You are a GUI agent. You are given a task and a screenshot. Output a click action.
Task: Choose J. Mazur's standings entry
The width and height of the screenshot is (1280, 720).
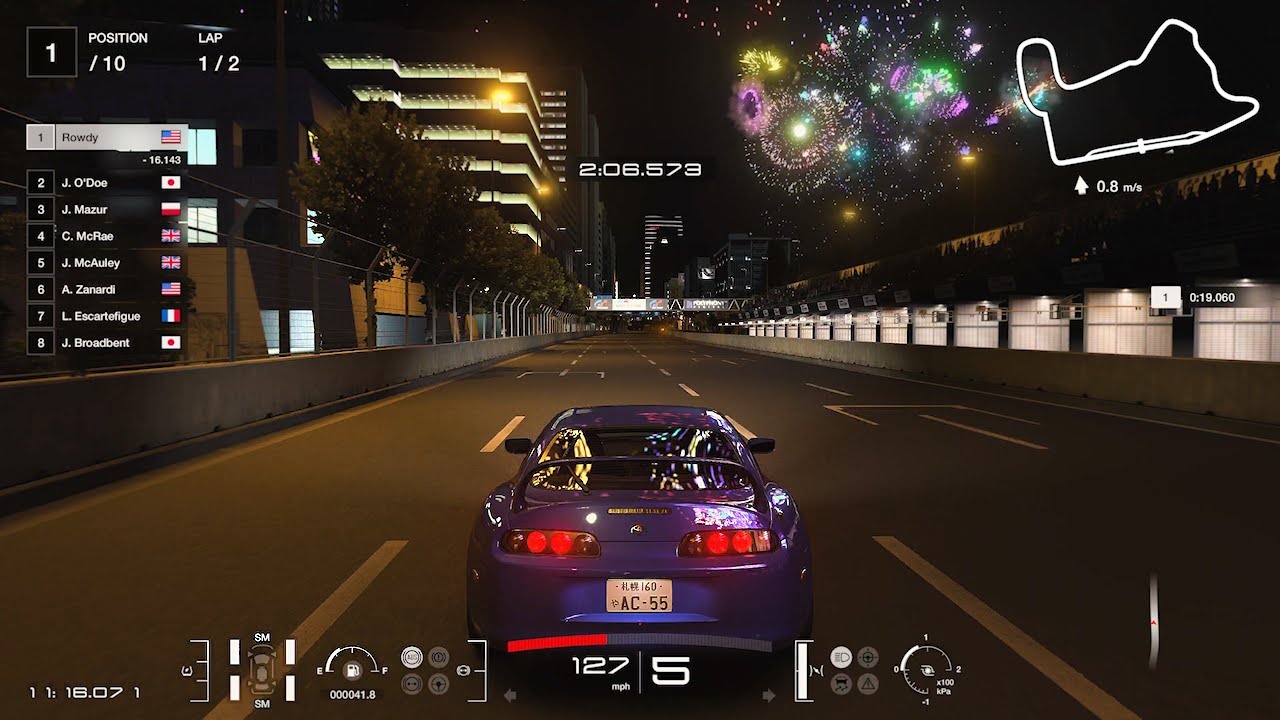click(x=107, y=209)
